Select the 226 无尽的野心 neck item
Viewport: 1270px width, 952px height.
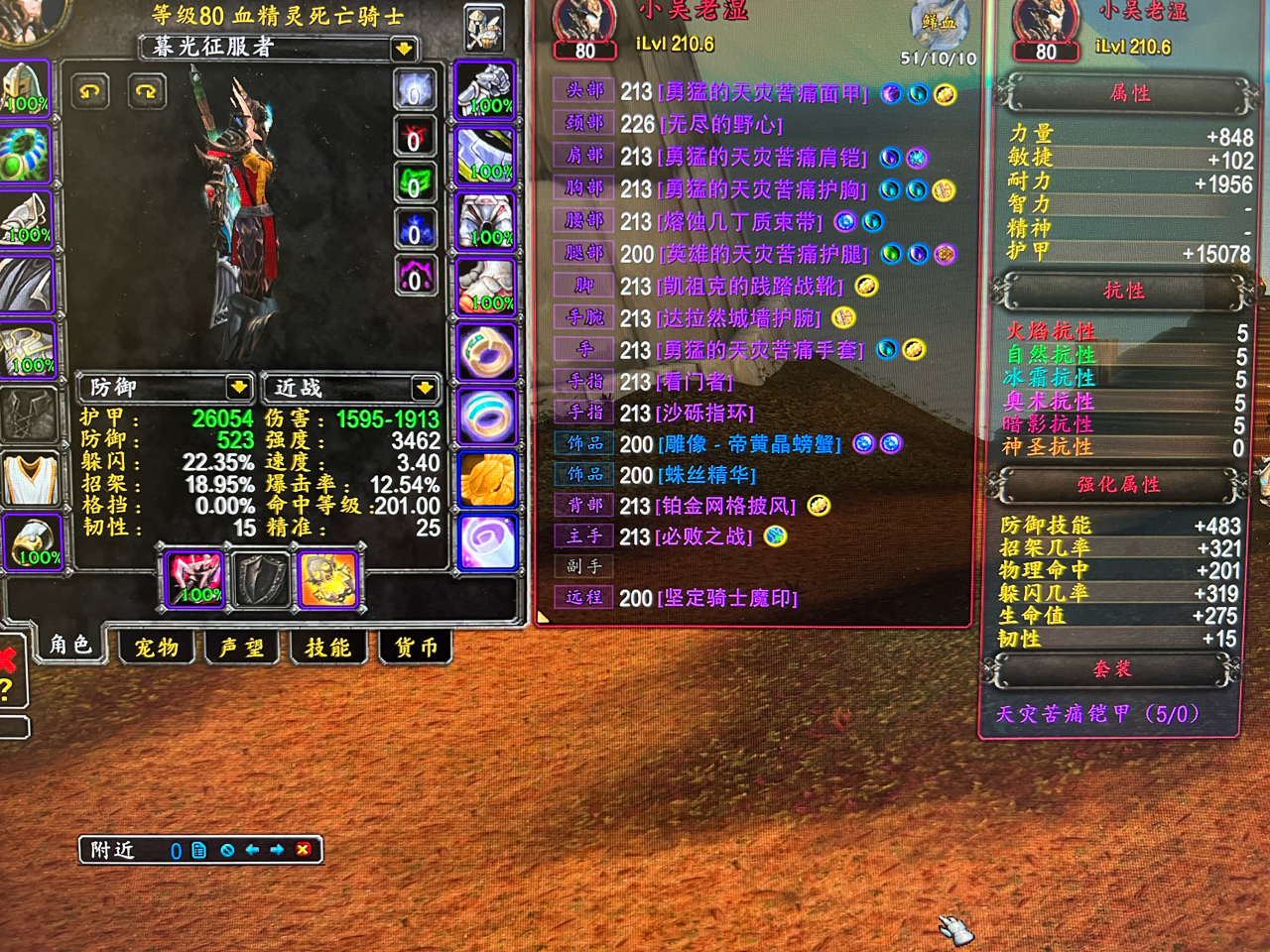721,125
